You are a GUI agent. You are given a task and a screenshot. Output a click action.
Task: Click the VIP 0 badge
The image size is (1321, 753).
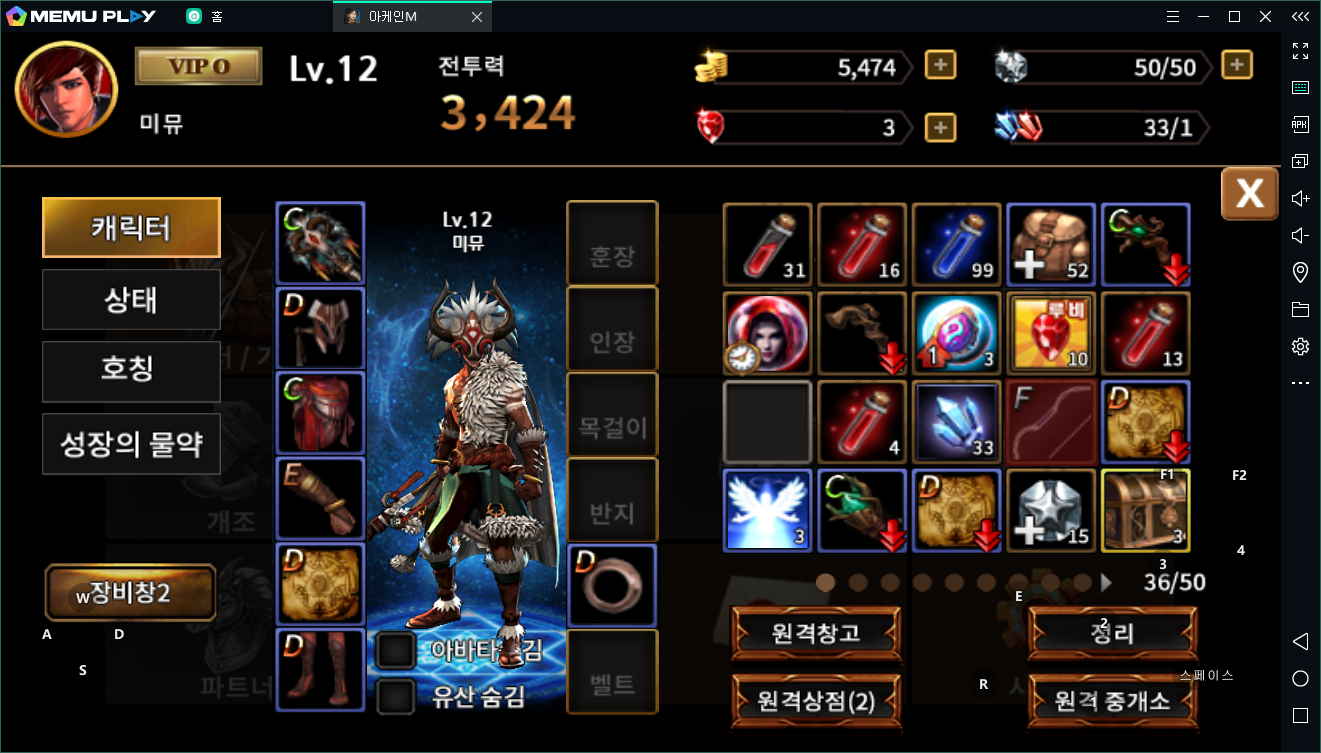(x=199, y=66)
